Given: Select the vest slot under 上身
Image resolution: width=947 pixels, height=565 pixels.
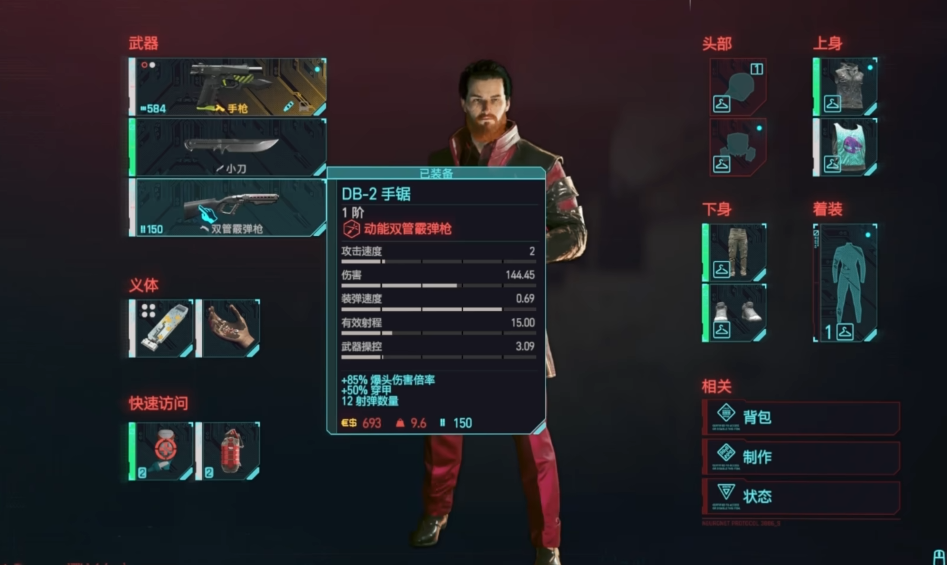Looking at the screenshot, I should click(846, 86).
